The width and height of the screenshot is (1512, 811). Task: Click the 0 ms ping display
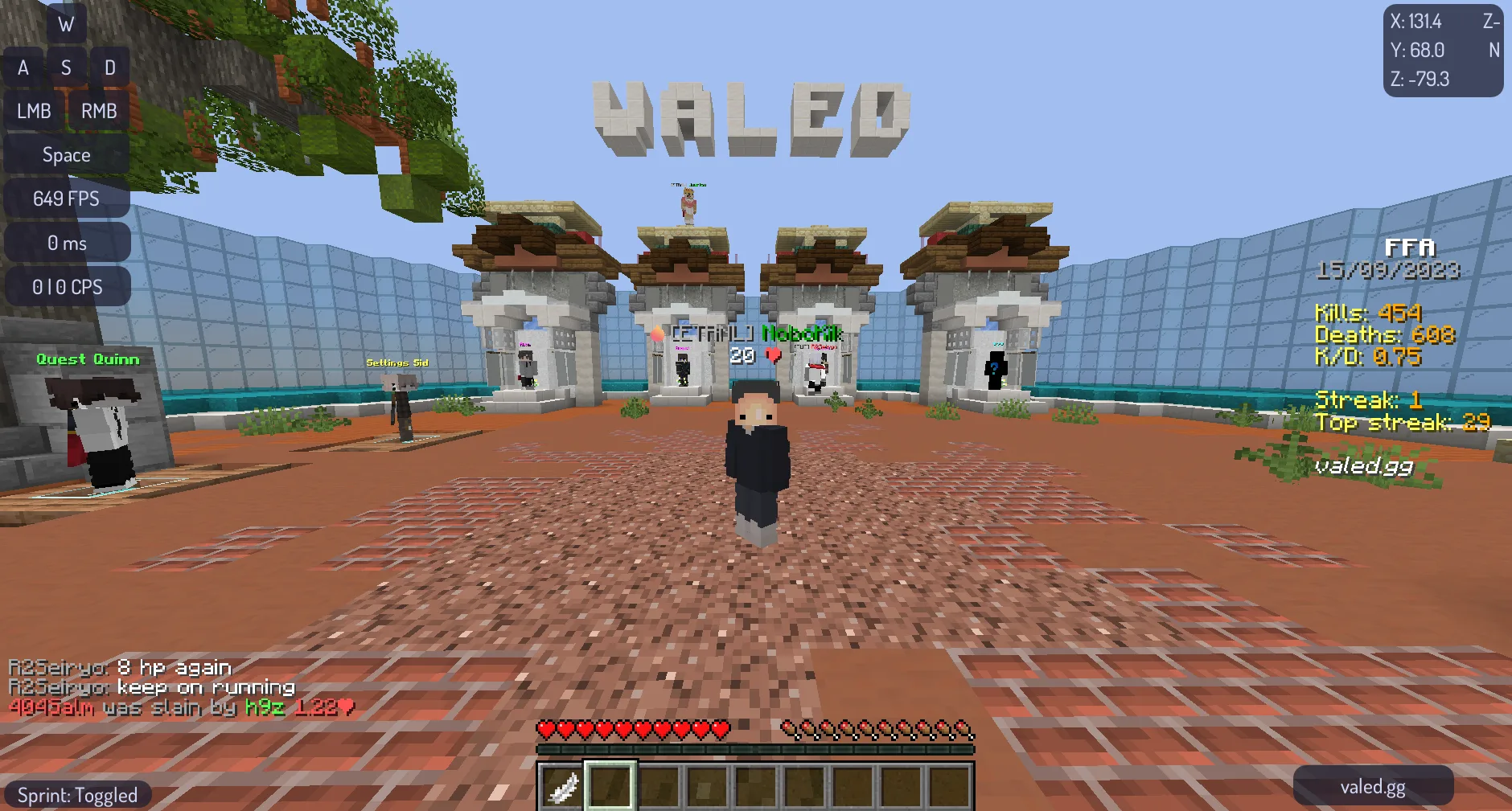click(66, 242)
